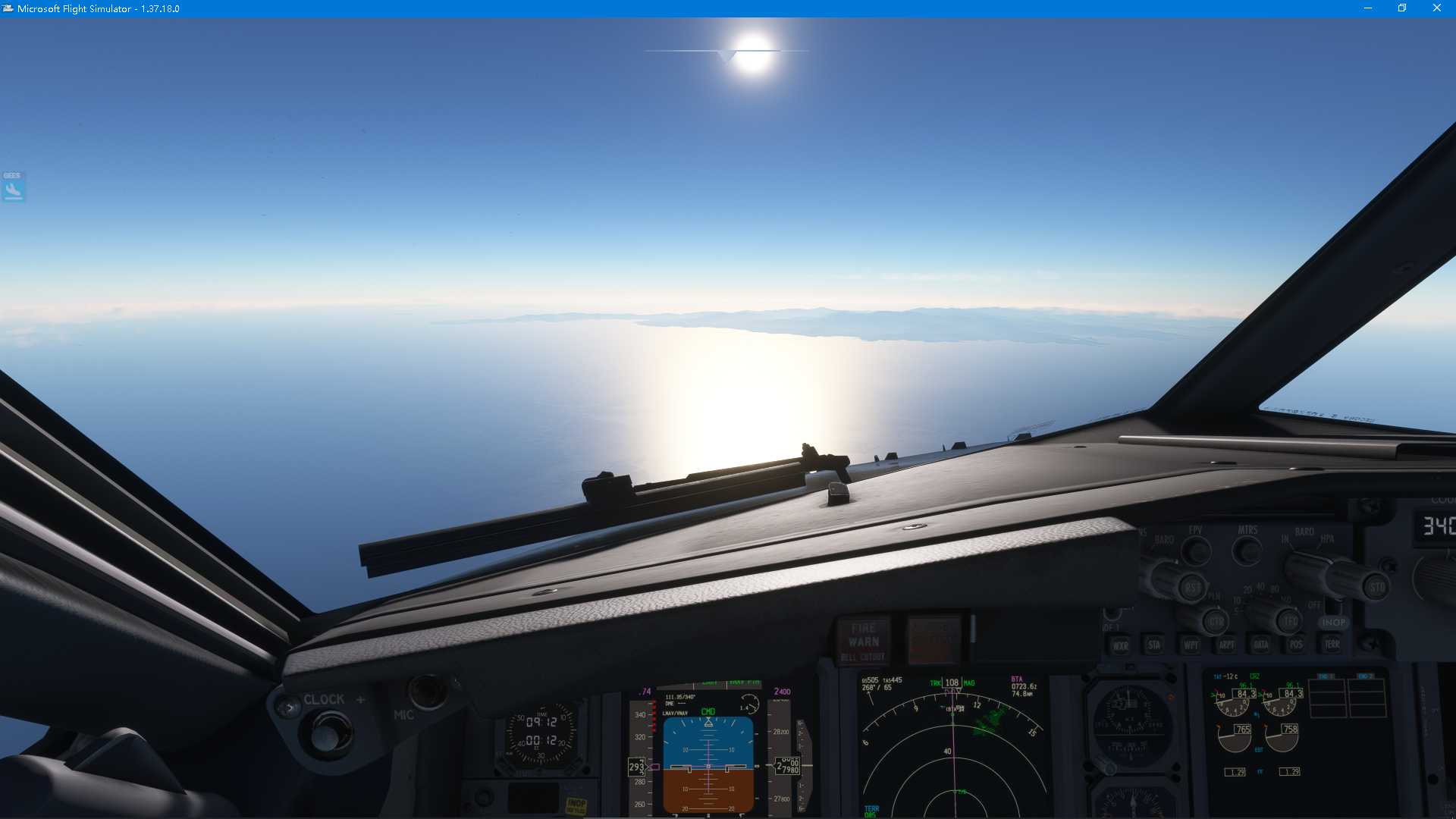Click the GEES panel icon on the left edge
Screen dimensions: 1456x819
(12, 188)
